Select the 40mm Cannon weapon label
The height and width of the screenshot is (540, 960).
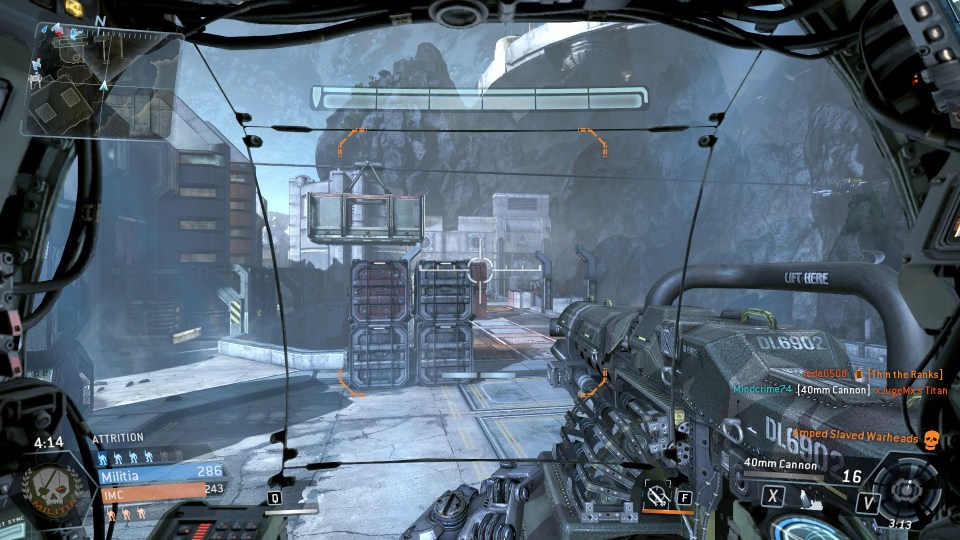tap(781, 464)
